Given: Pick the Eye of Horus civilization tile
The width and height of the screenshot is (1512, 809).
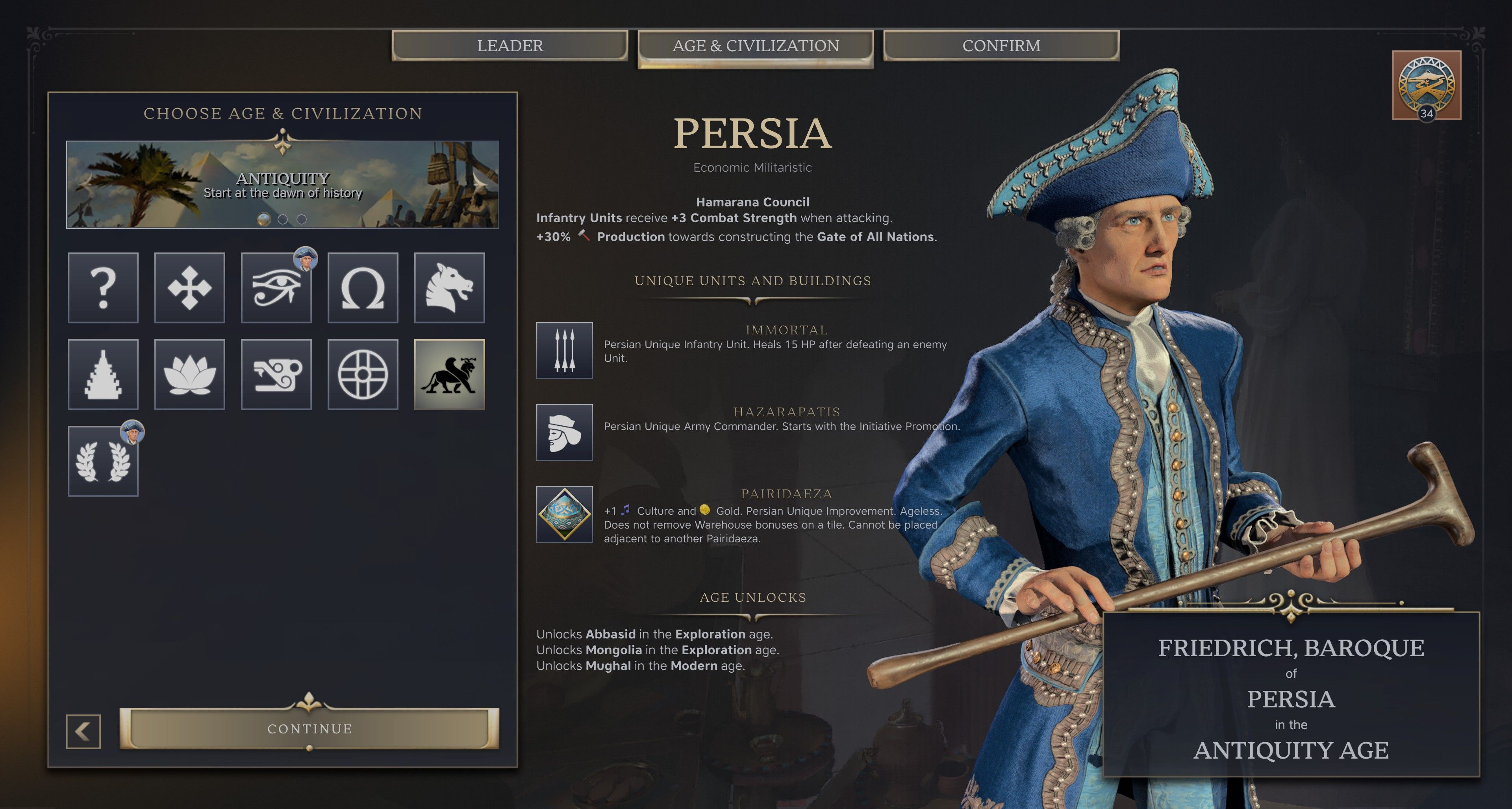Looking at the screenshot, I should click(x=276, y=288).
